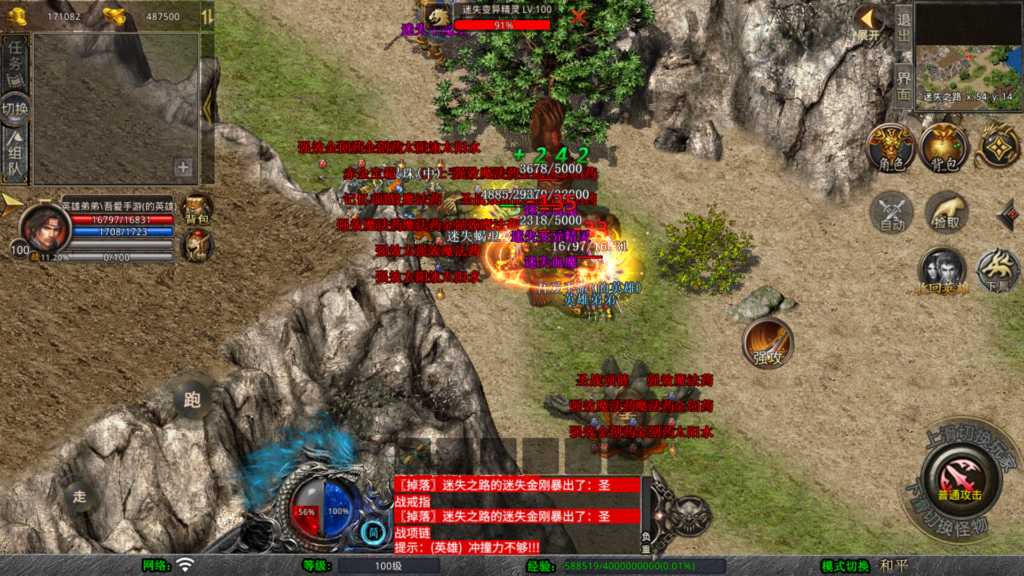
Task: Toggle 自动 auto-combat
Action: click(x=890, y=212)
